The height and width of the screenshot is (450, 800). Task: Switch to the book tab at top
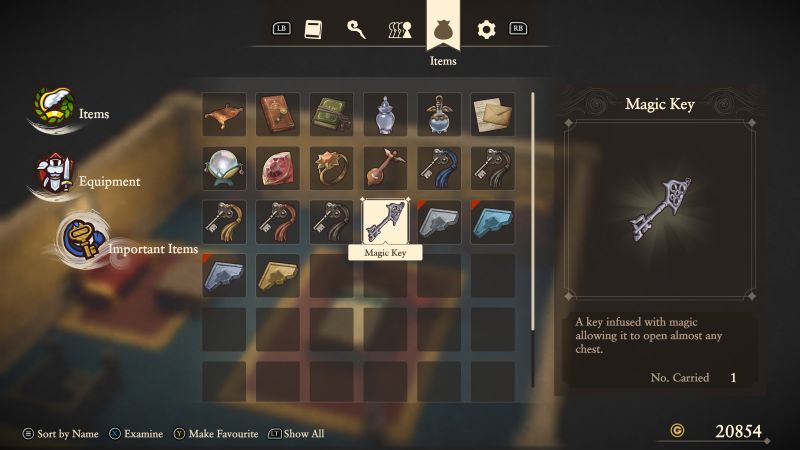coord(313,29)
